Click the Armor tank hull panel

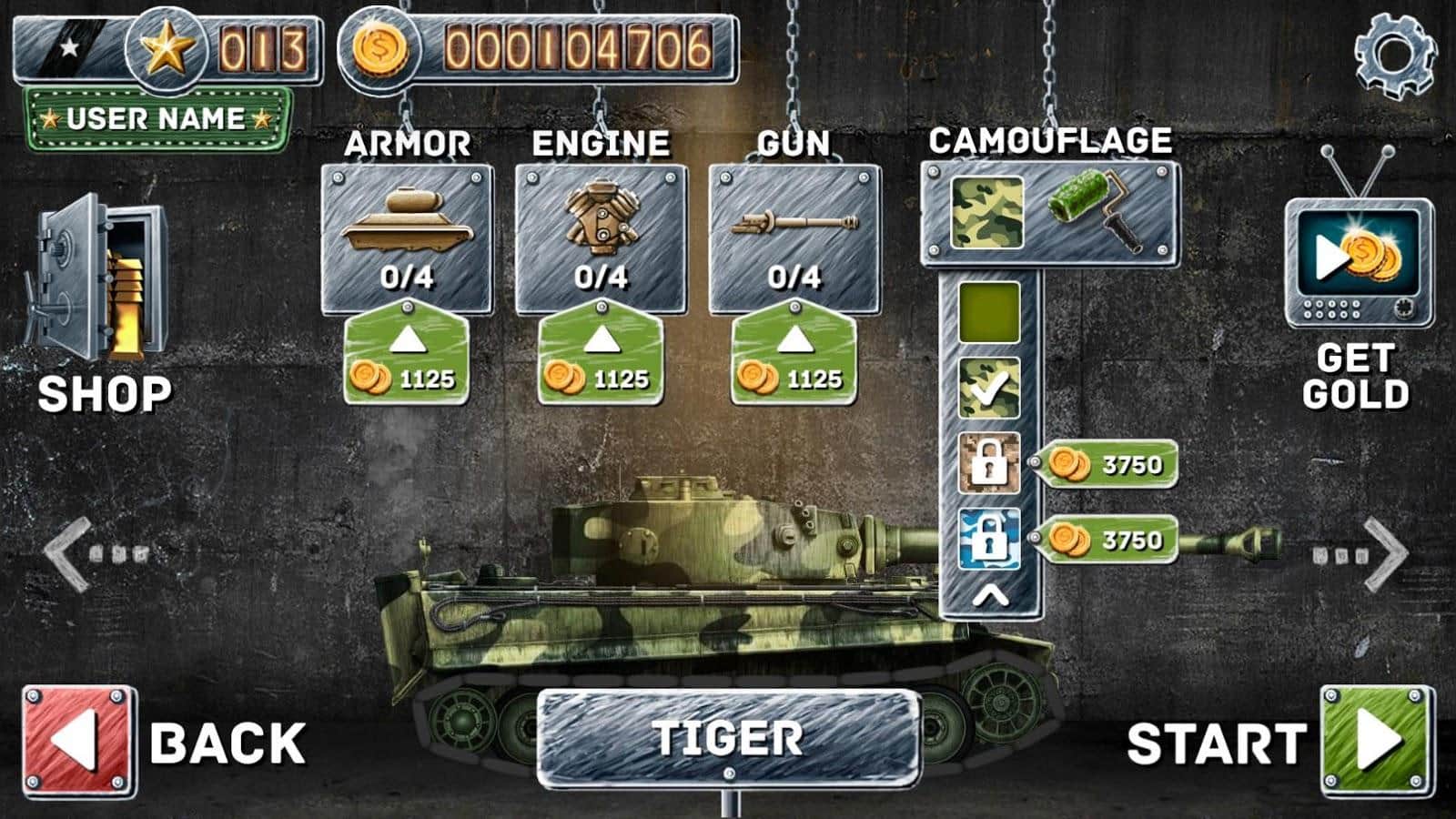(x=407, y=238)
